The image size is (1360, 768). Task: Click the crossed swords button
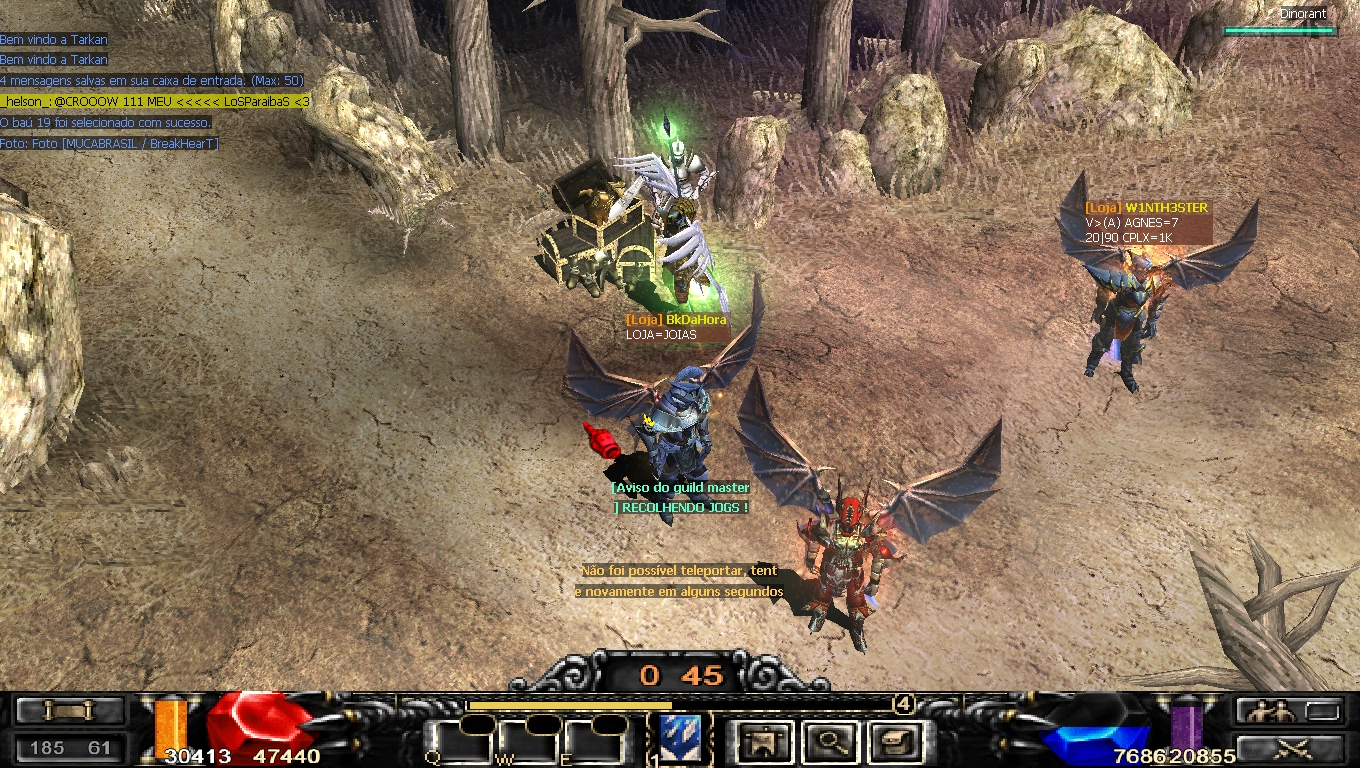[1289, 747]
